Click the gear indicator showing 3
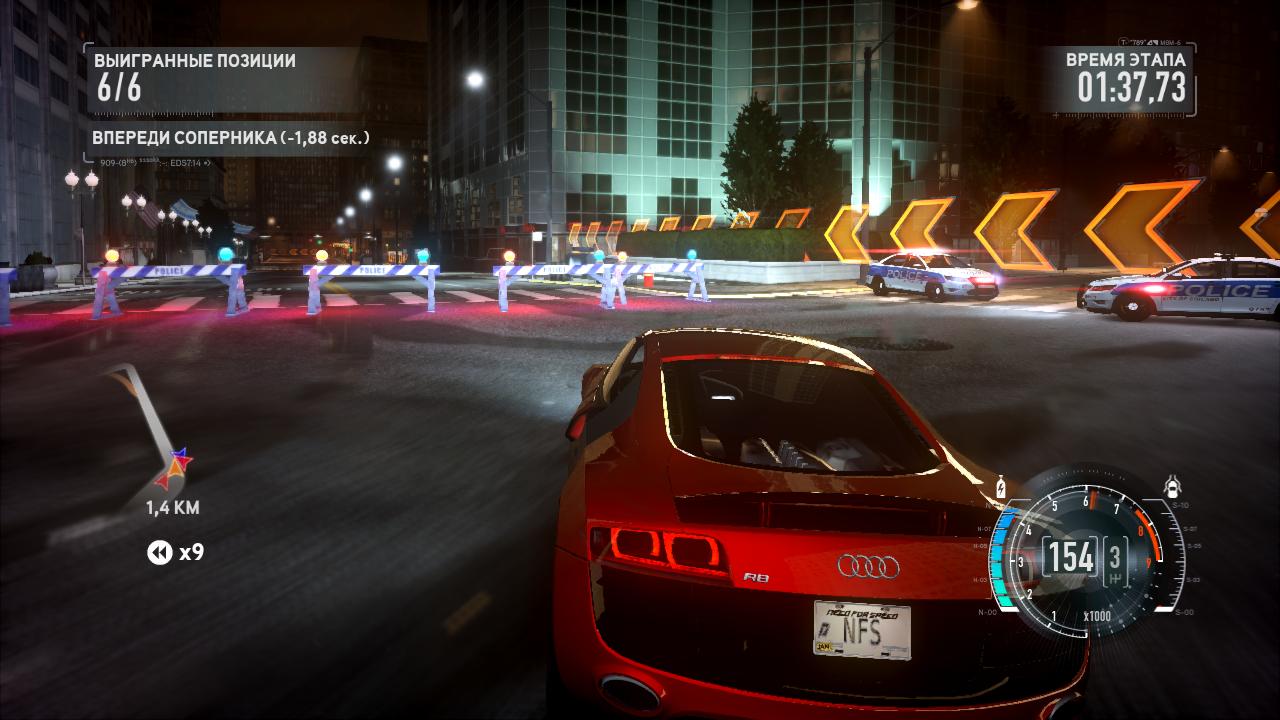Viewport: 1280px width, 720px height. tap(1116, 560)
